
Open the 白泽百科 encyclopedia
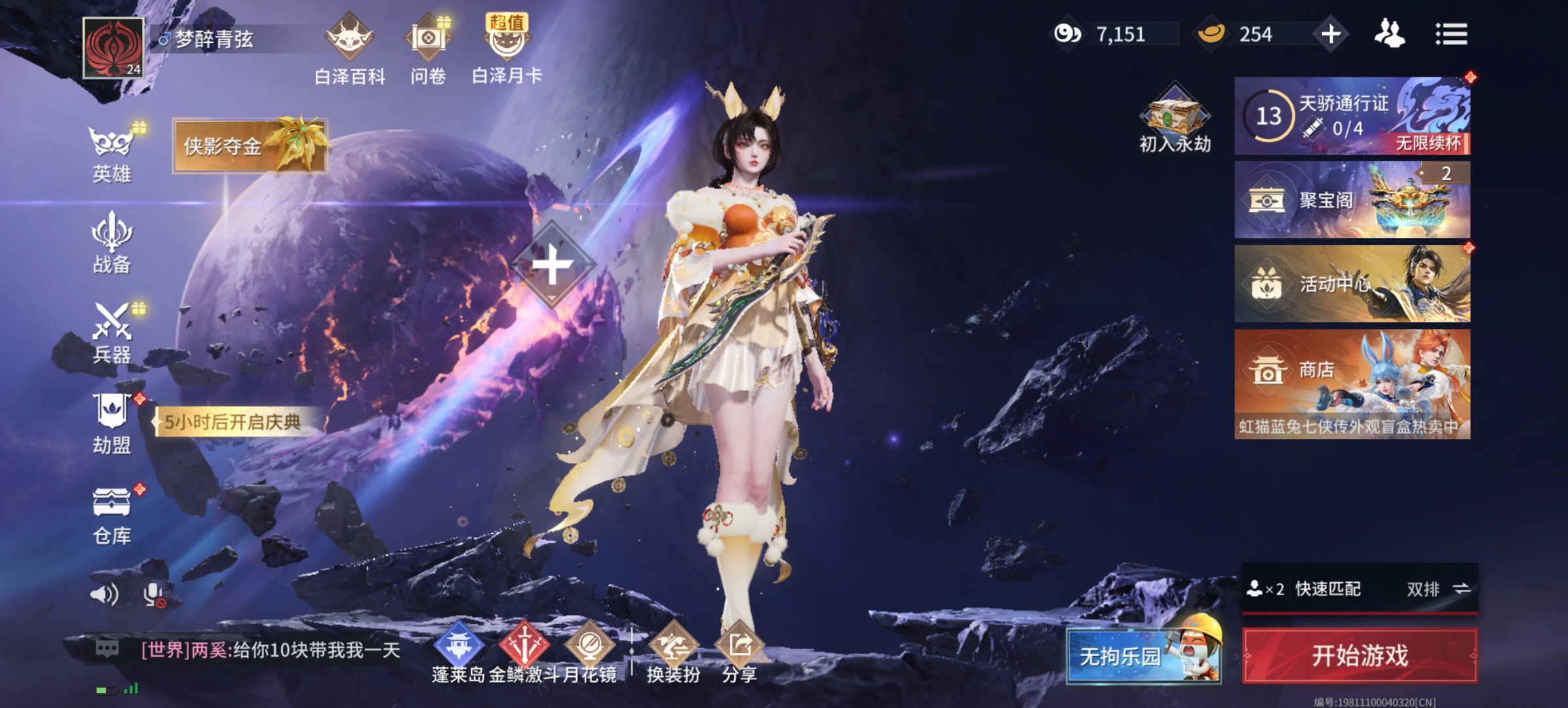pos(350,49)
